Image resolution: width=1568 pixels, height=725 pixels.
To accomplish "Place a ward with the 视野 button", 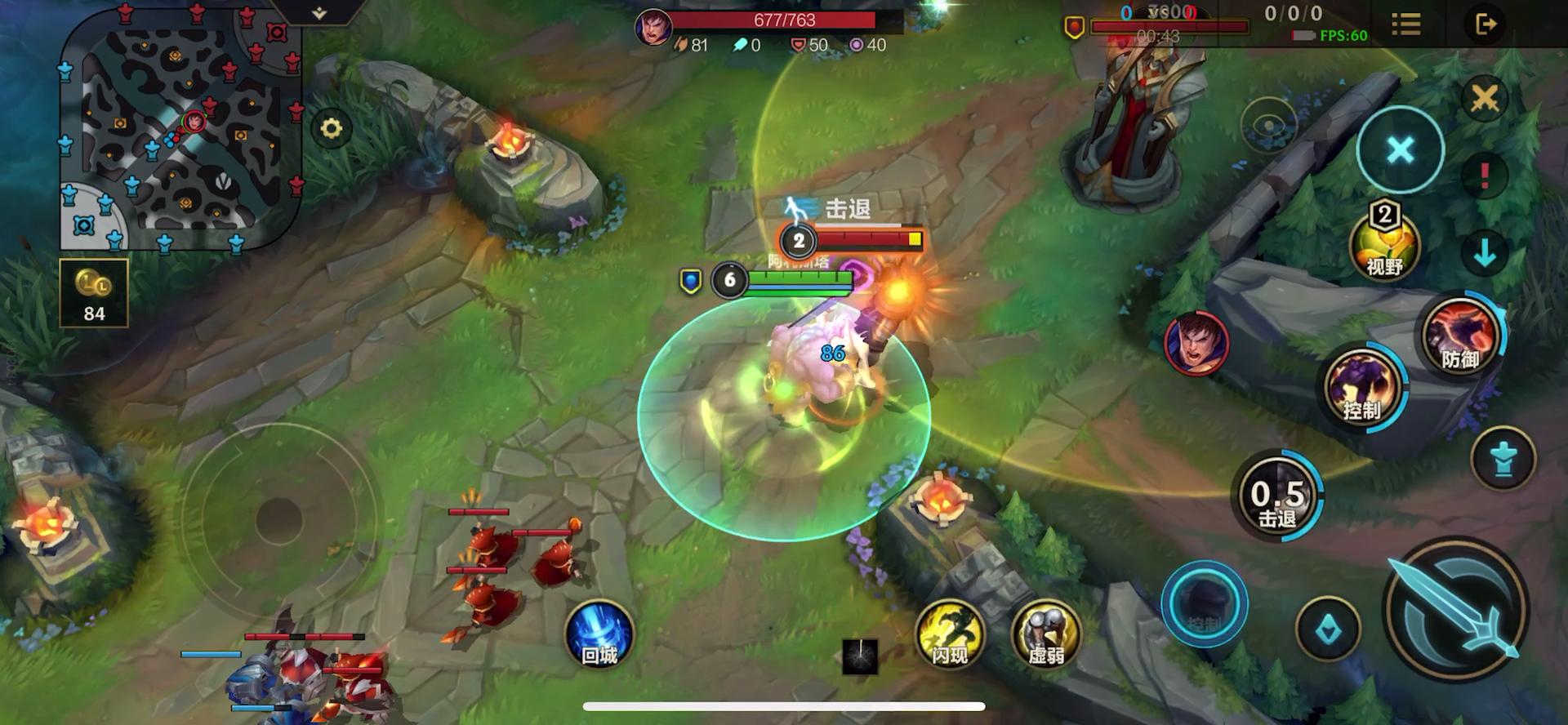I will (x=1385, y=243).
